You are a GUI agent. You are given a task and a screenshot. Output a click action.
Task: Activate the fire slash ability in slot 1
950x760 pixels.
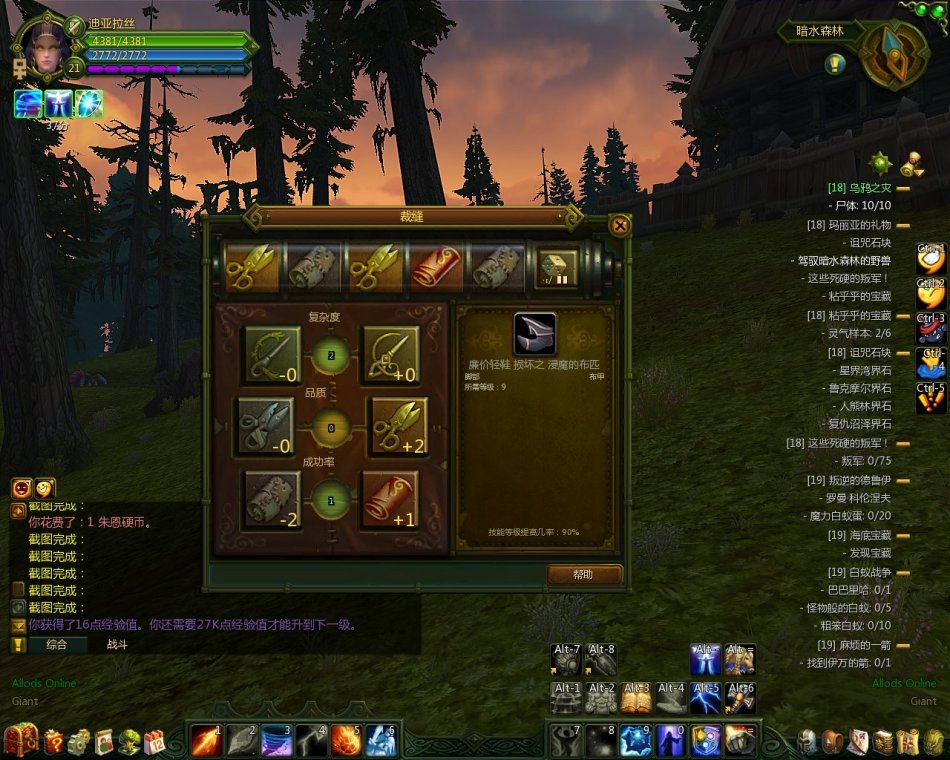click(x=206, y=740)
